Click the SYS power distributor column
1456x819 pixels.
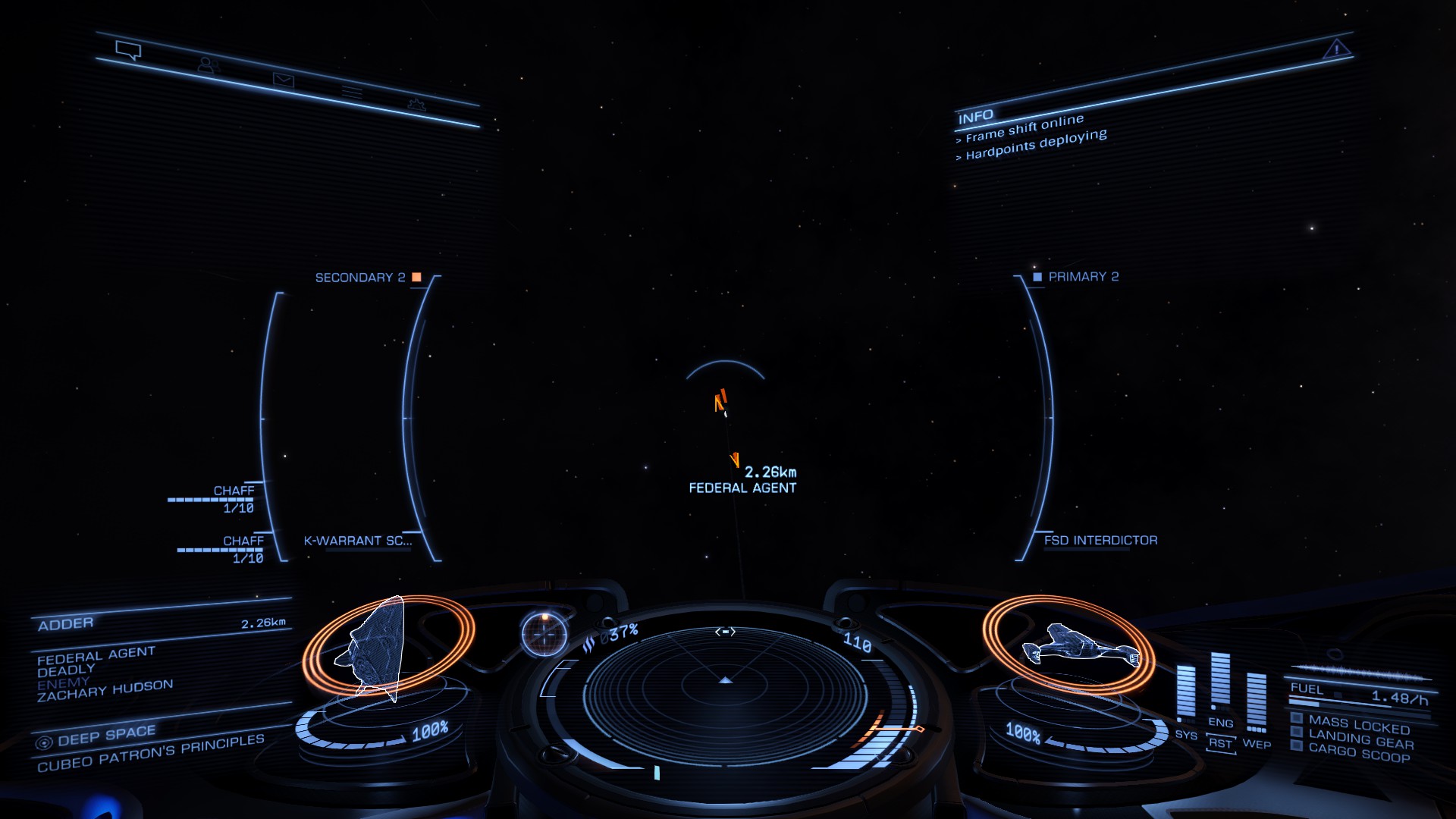click(x=1185, y=692)
